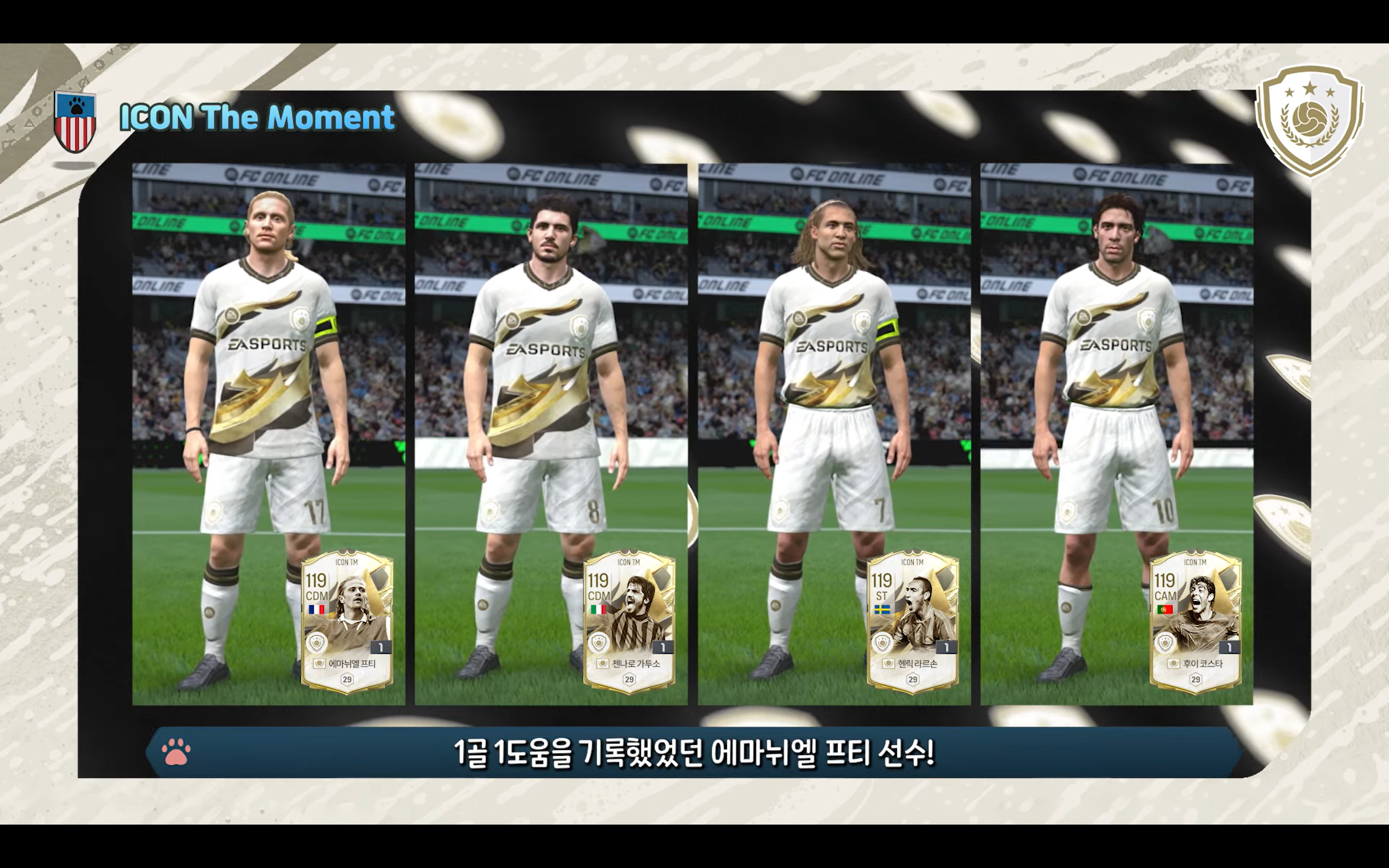Pick the Henrik Larsson 119 ST card
Screen dimensions: 1389x868
pyautogui.click(x=912, y=622)
